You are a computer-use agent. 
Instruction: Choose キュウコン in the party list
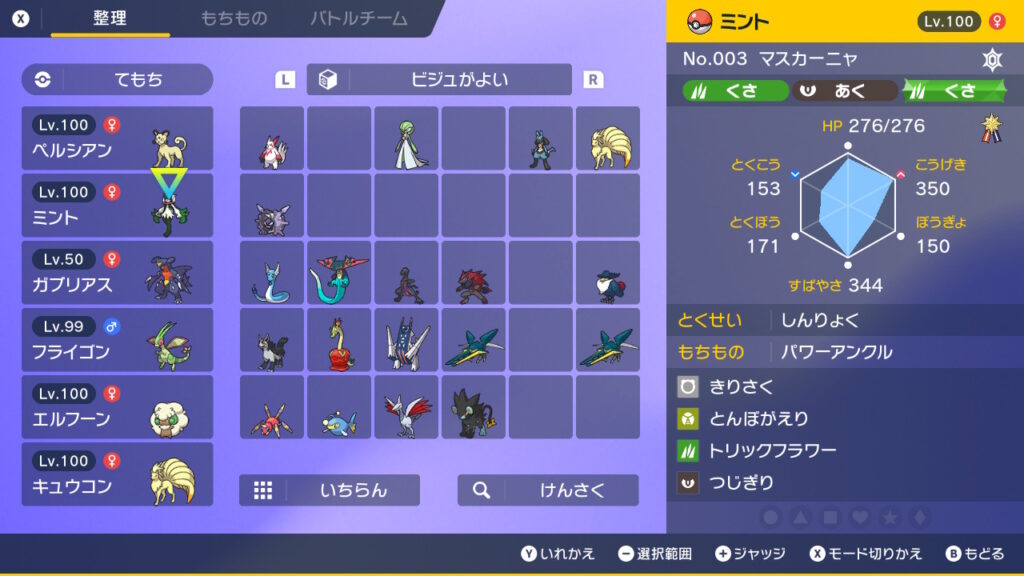[x=118, y=474]
